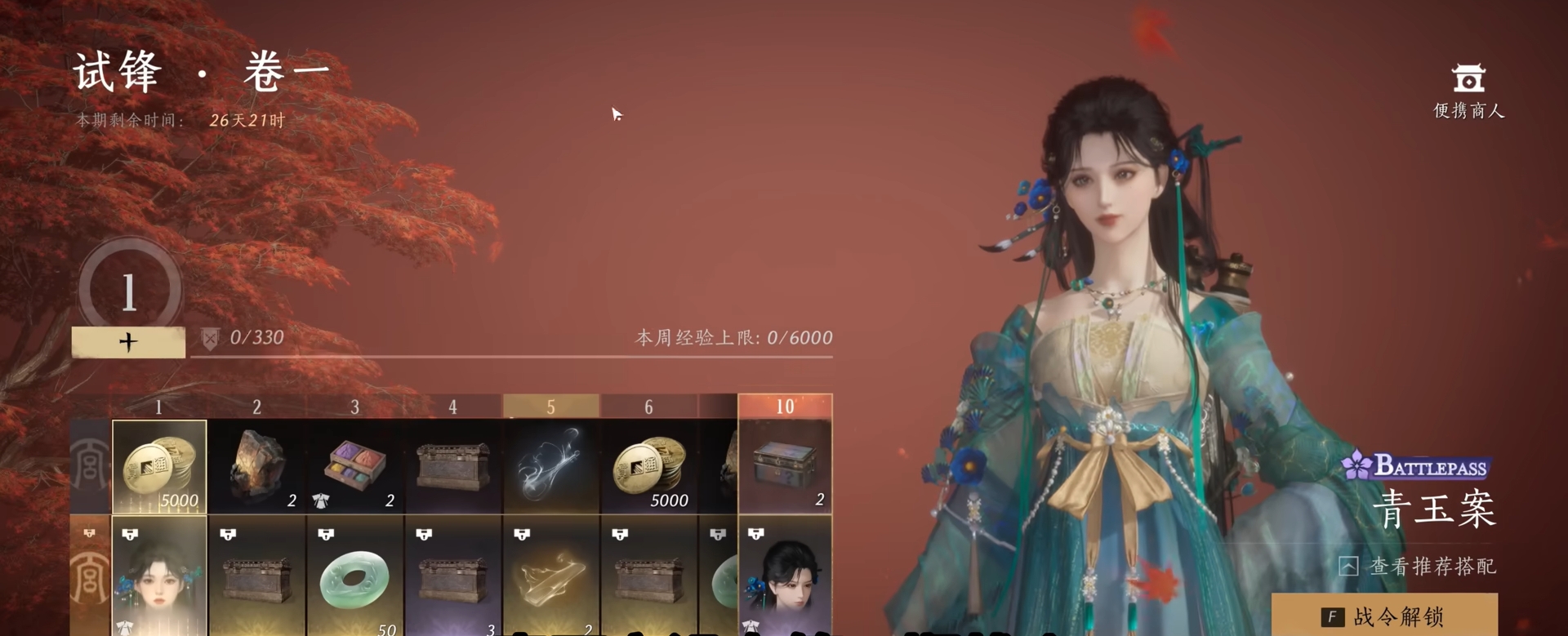Click the plus button under level 1
The image size is (1568, 636).
pyautogui.click(x=128, y=342)
